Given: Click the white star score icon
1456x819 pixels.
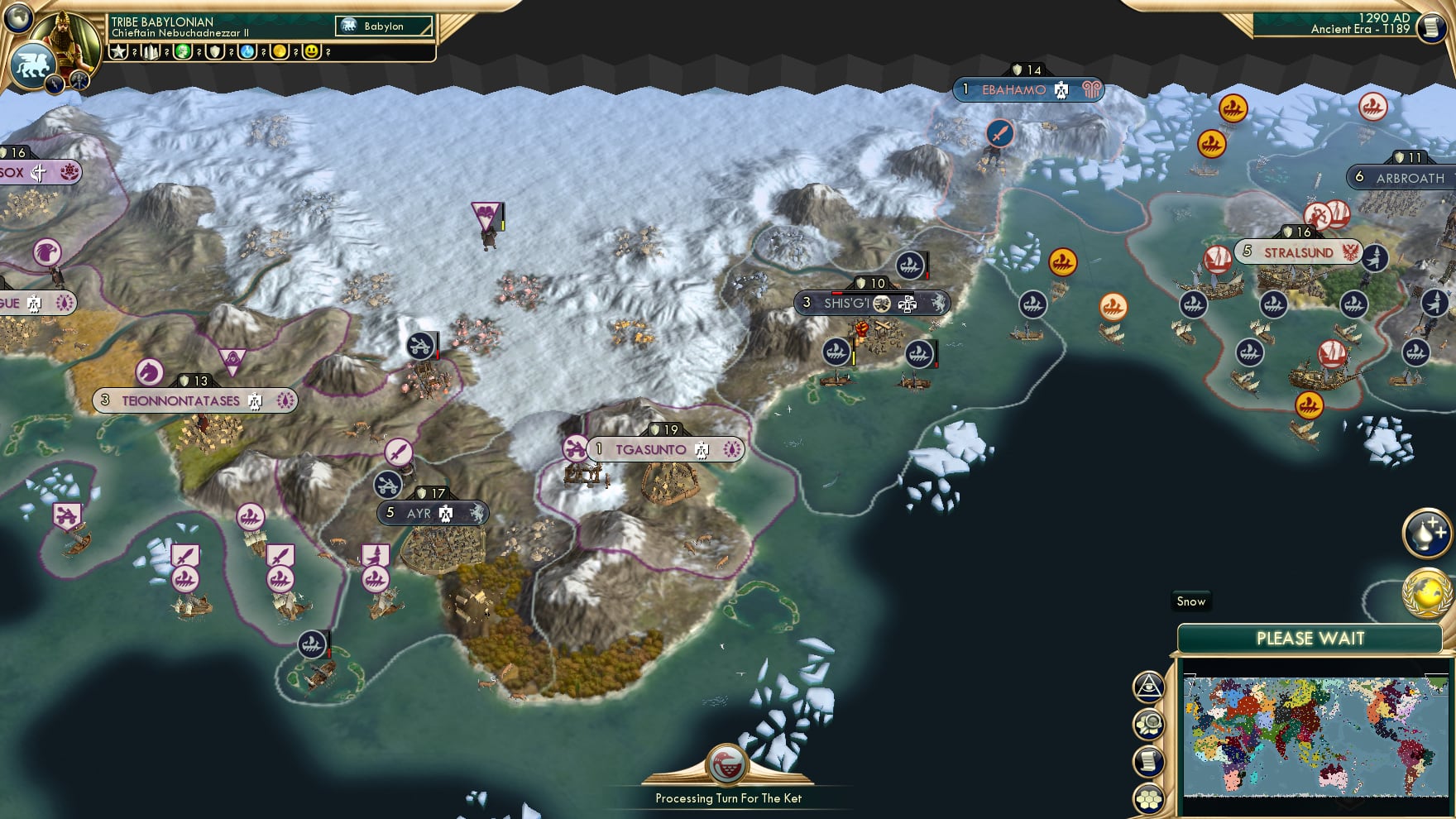Looking at the screenshot, I should tap(118, 50).
